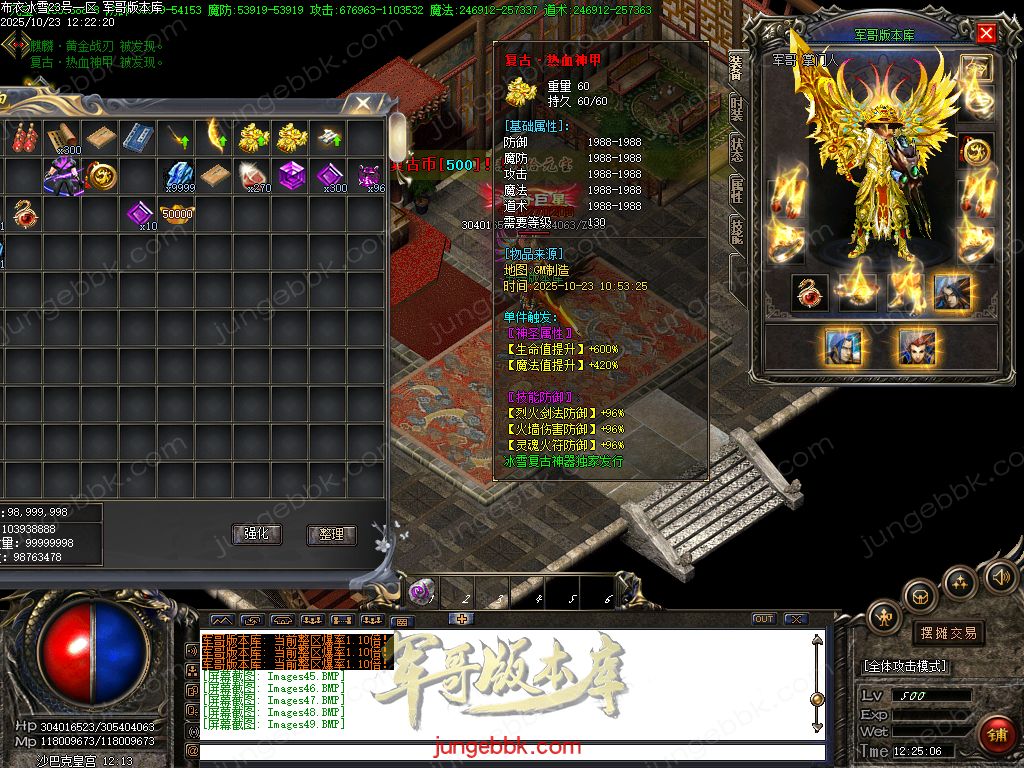Click the OUT button above chat
The image size is (1024, 768).
[764, 619]
